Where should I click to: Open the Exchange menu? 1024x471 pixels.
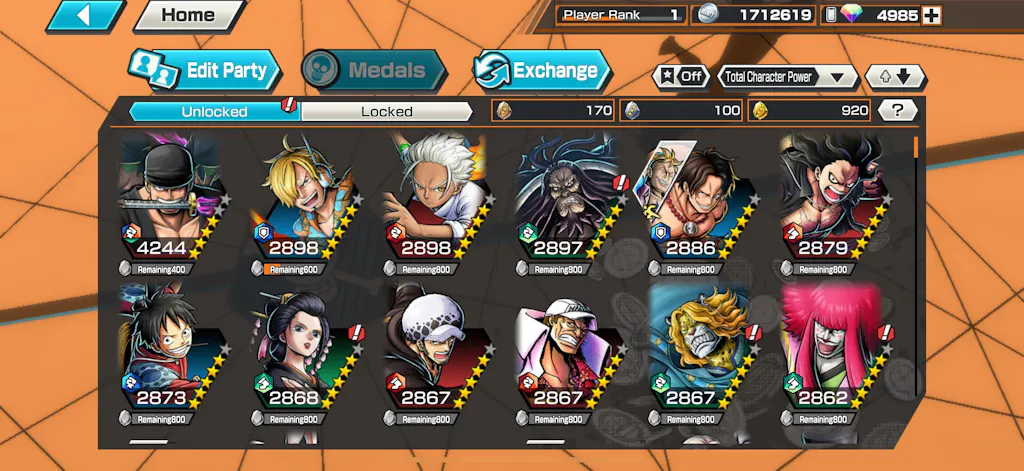coord(542,70)
